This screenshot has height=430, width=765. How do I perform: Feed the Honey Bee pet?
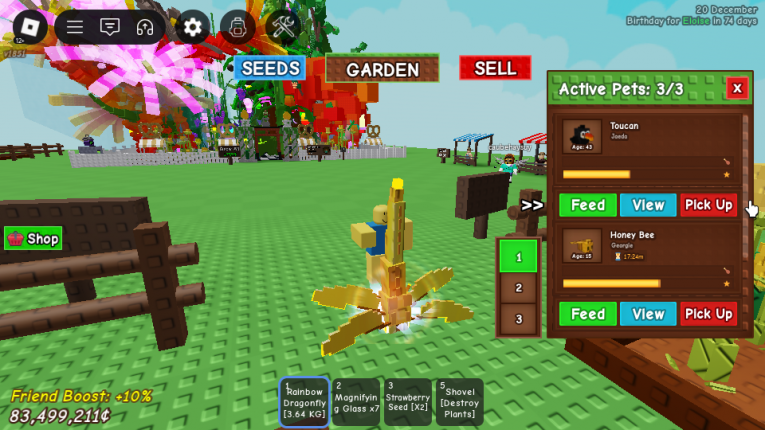point(587,314)
